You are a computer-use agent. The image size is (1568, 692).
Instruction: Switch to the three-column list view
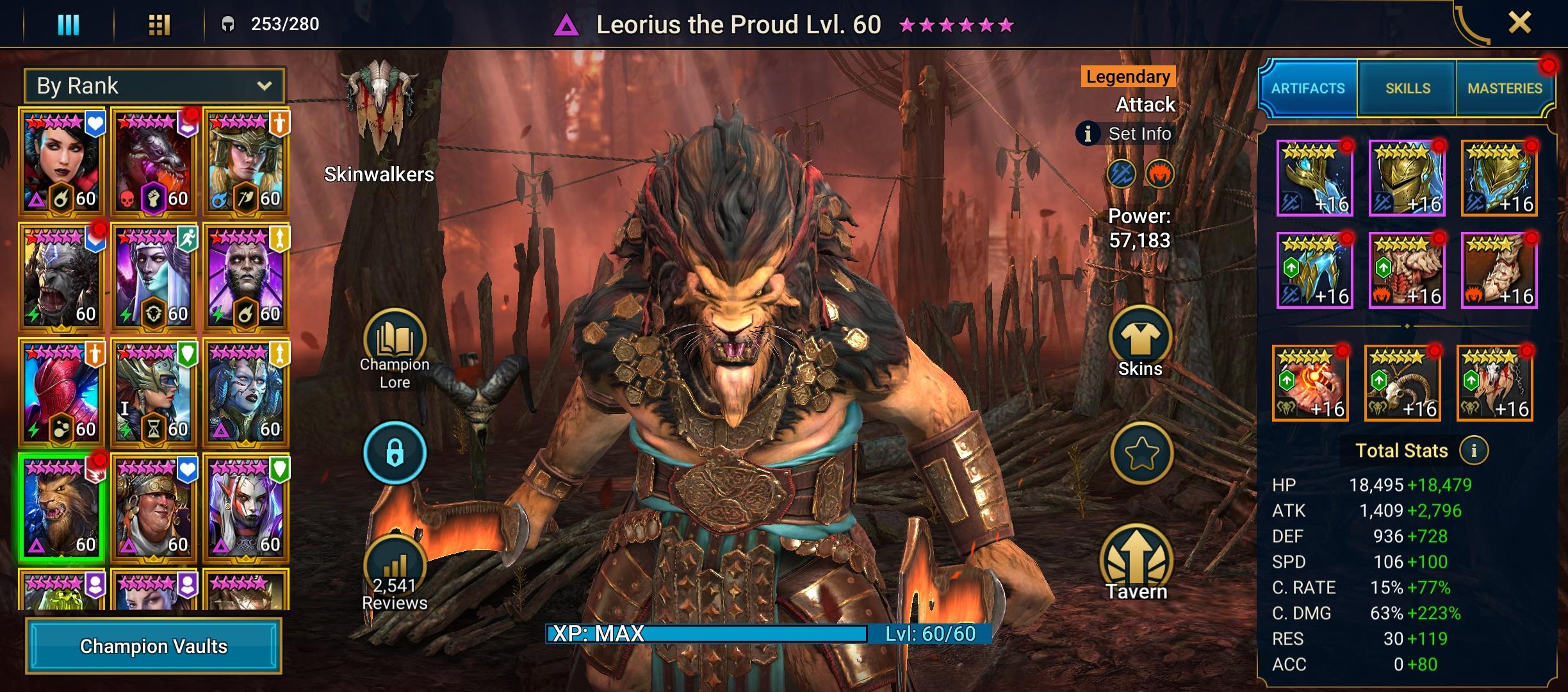69,24
